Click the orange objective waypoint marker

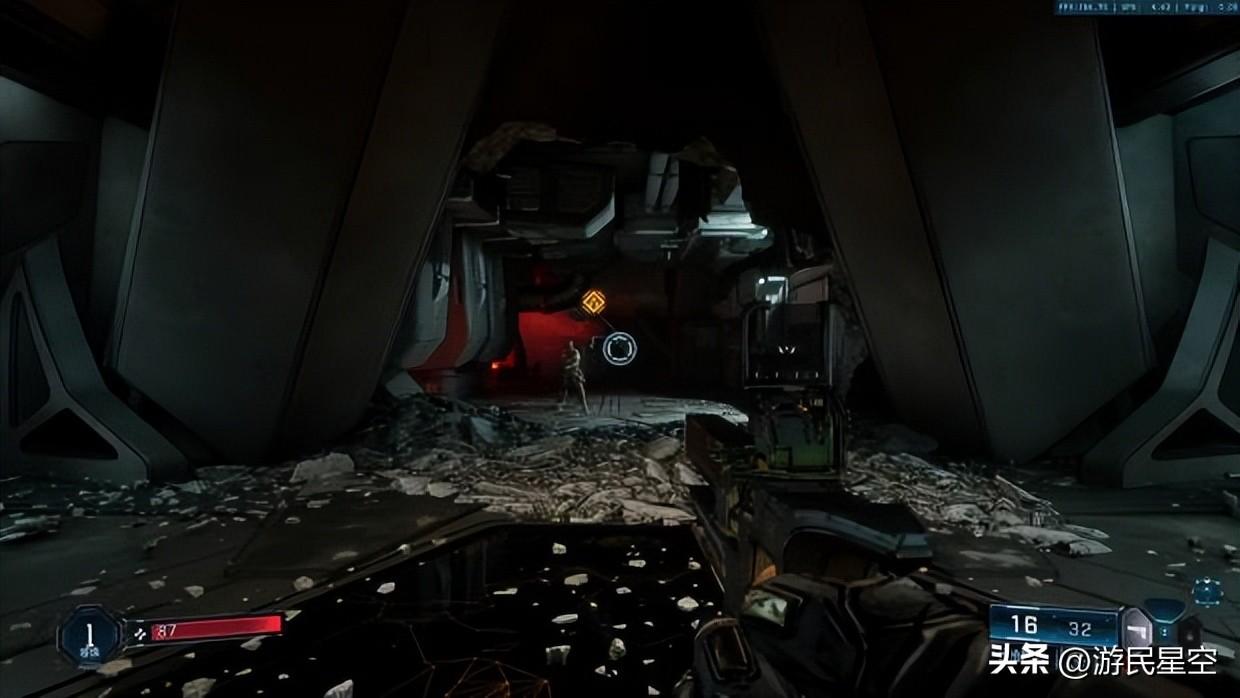point(594,300)
